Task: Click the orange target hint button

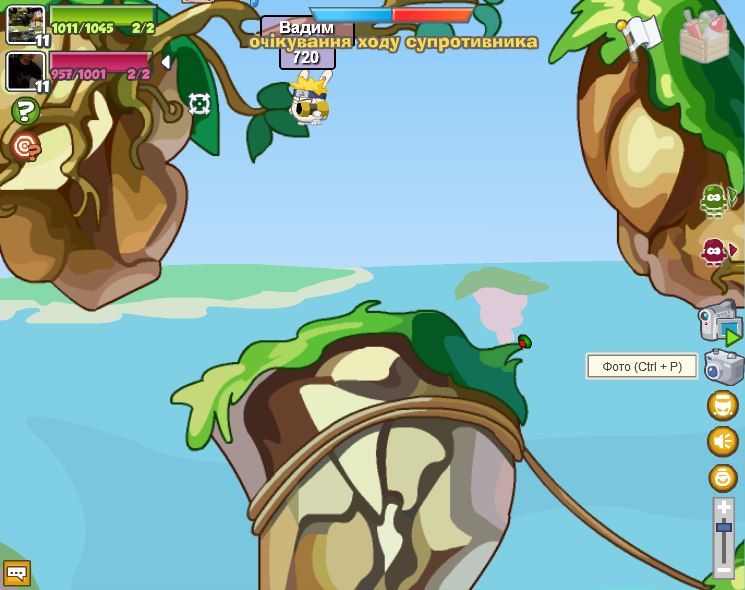Action: [25, 148]
